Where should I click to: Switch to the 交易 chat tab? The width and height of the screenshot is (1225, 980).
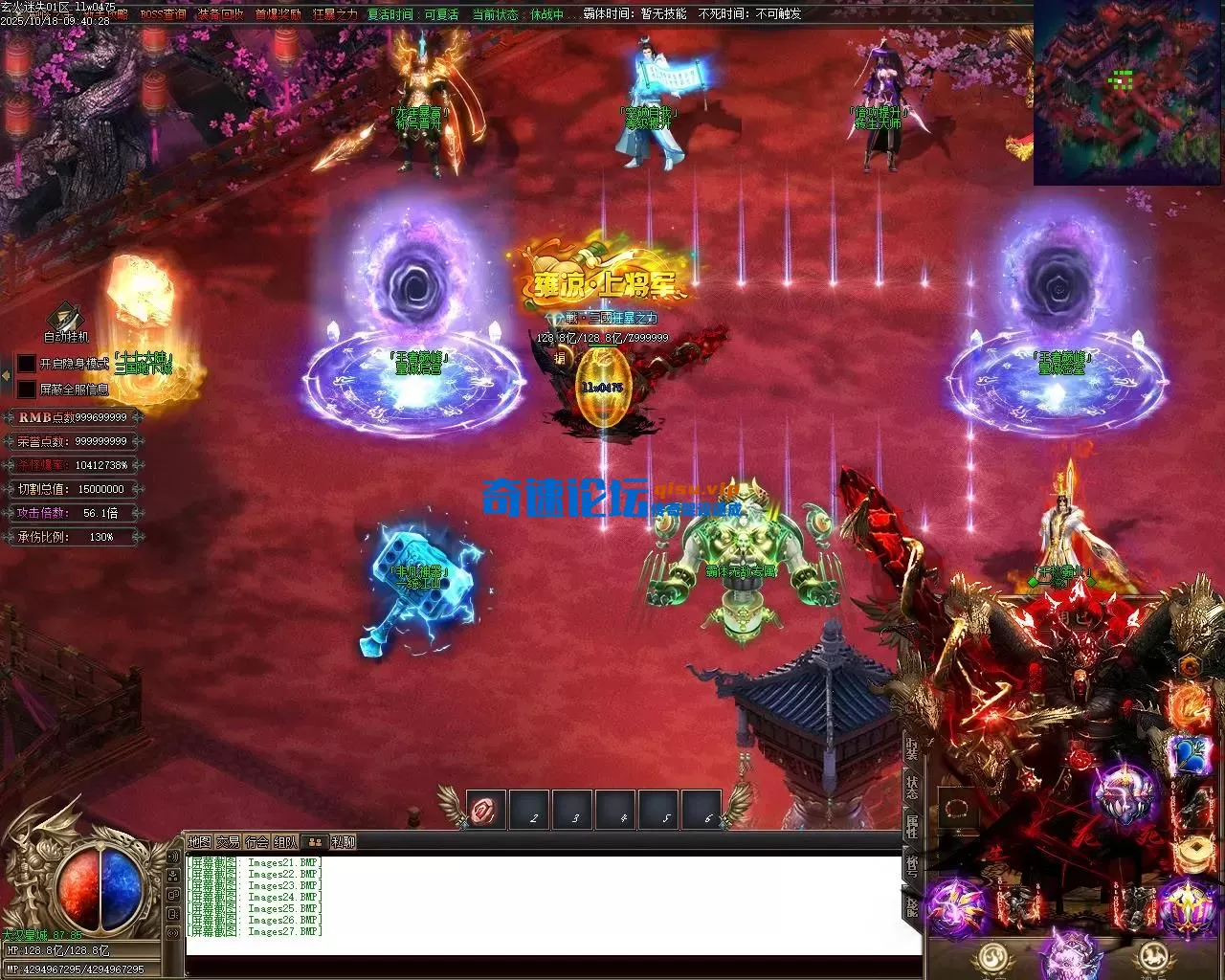click(x=228, y=842)
